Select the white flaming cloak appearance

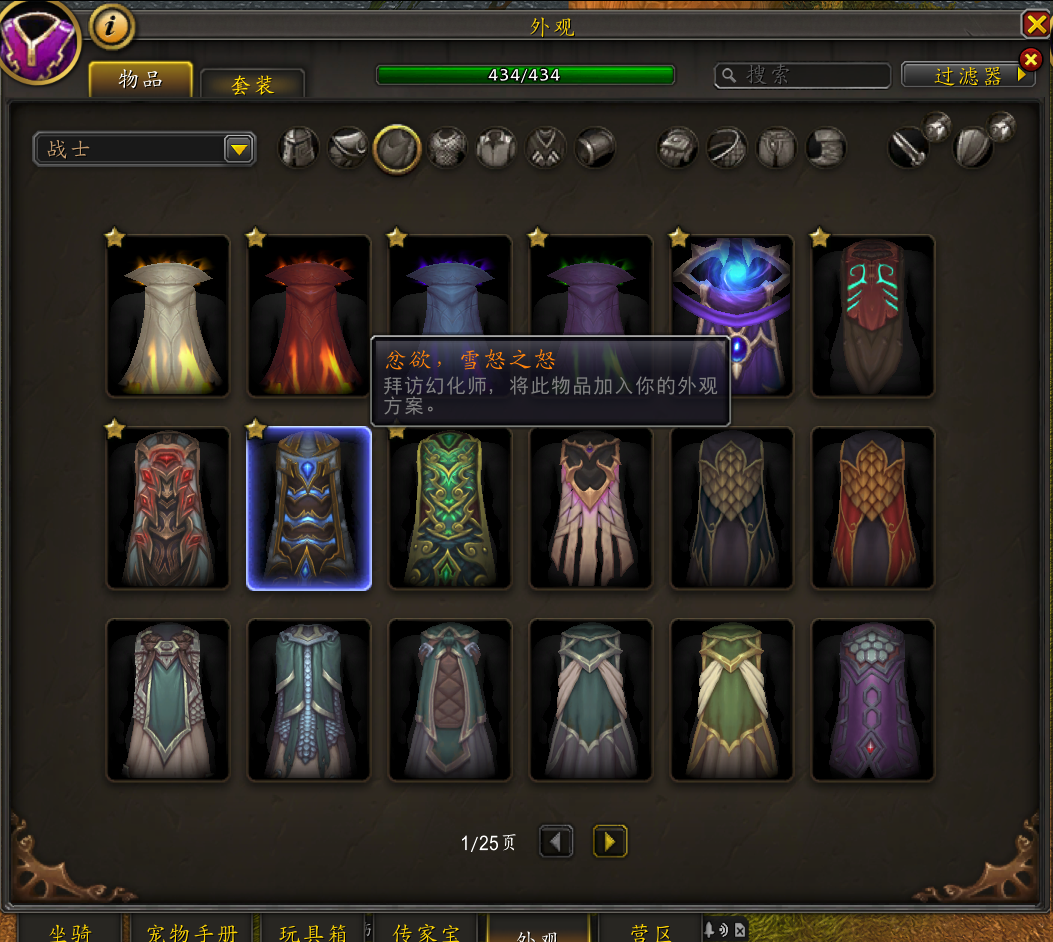(x=168, y=316)
